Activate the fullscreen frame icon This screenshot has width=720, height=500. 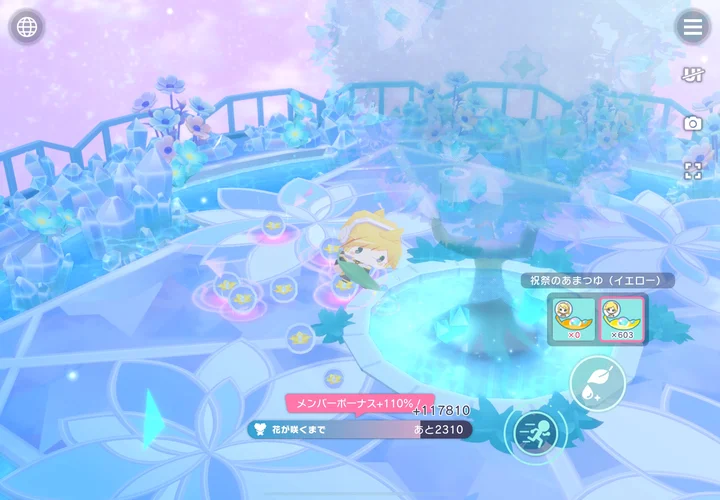point(692,170)
